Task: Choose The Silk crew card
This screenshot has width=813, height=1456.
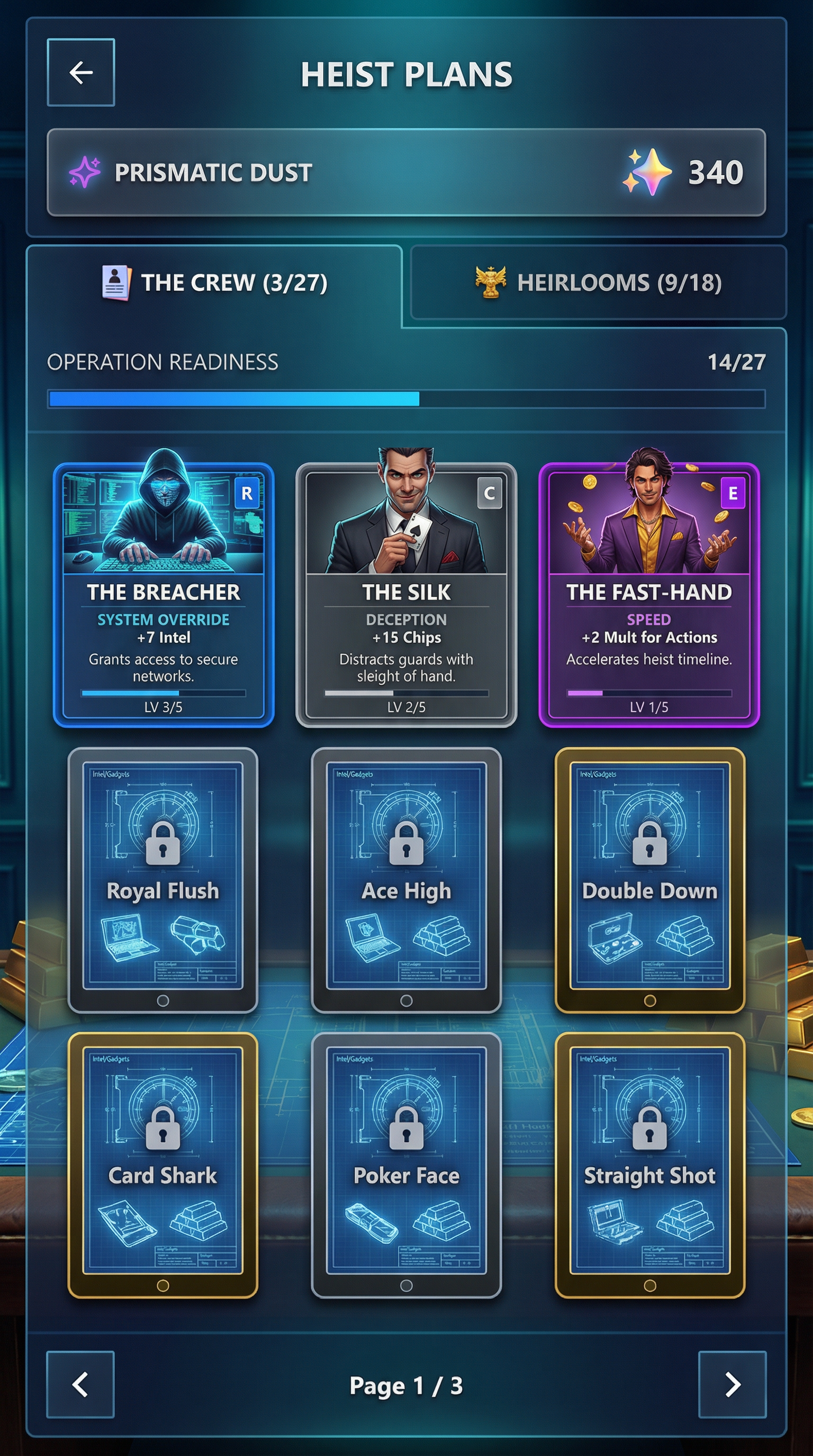Action: click(x=406, y=595)
